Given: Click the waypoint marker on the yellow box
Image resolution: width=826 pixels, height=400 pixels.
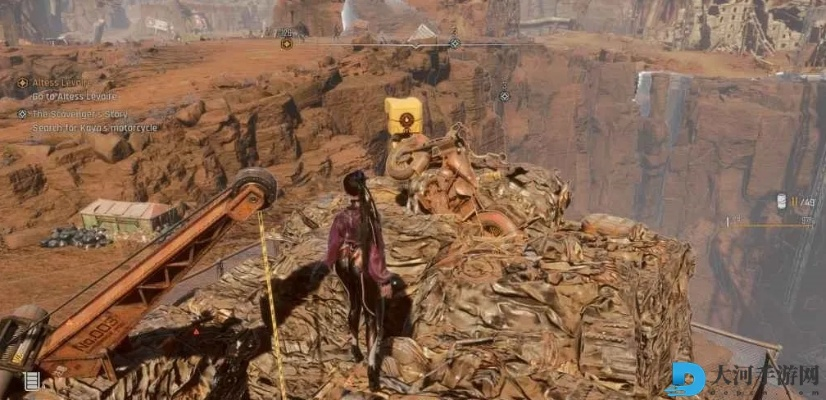Looking at the screenshot, I should pyautogui.click(x=405, y=120).
